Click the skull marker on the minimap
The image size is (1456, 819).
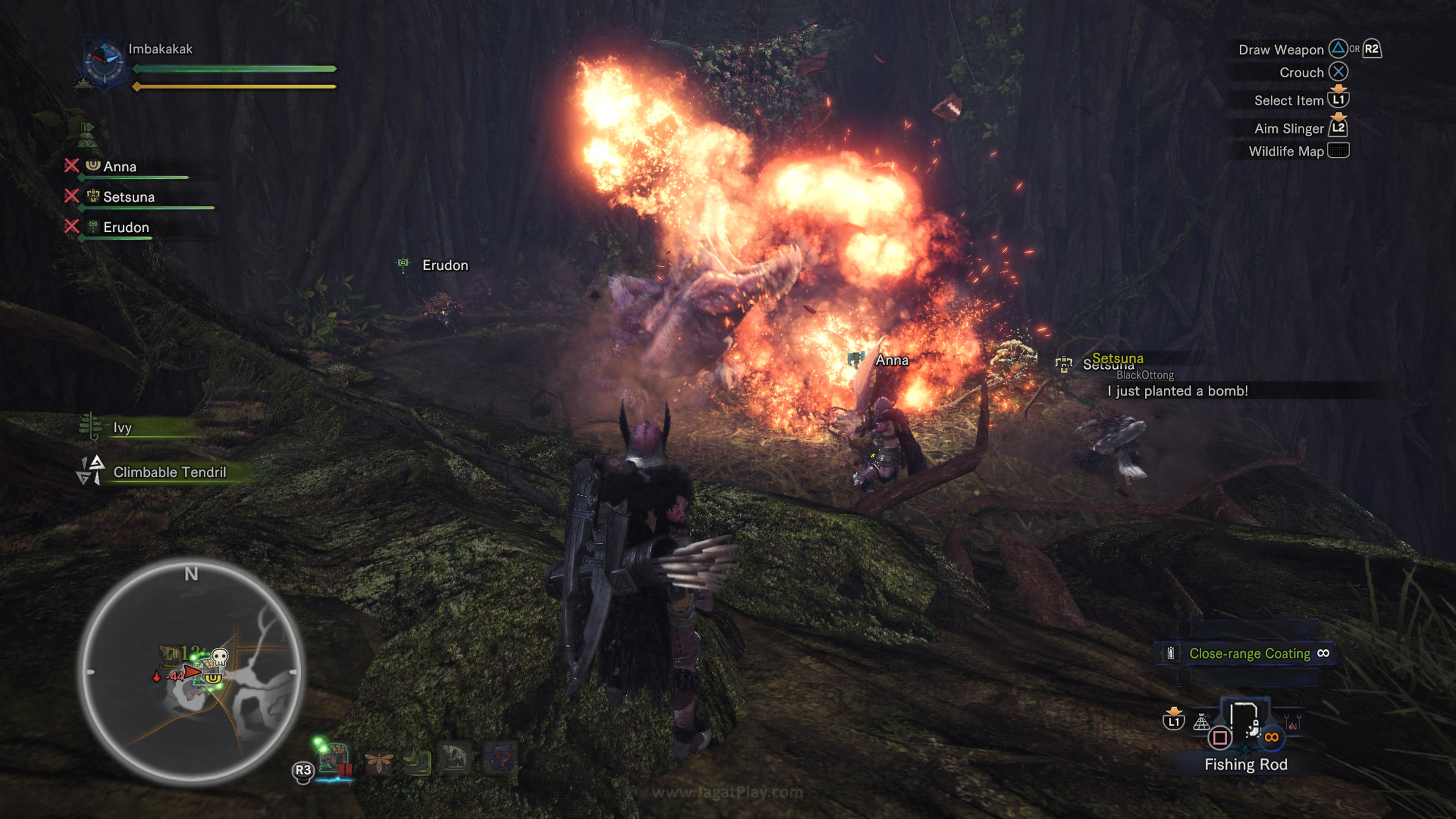coord(219,657)
